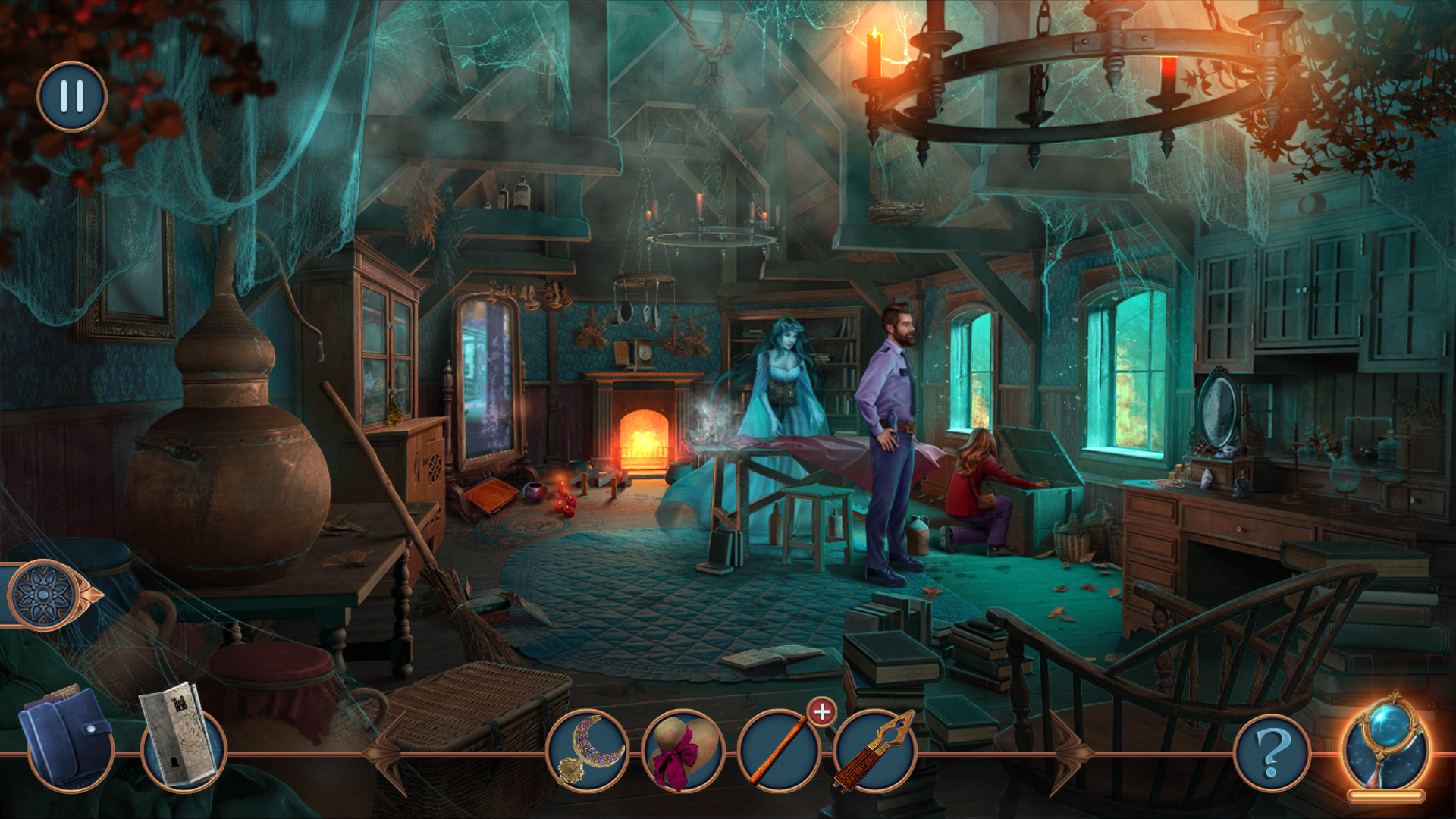Click the red plus badge on stick

tap(822, 712)
